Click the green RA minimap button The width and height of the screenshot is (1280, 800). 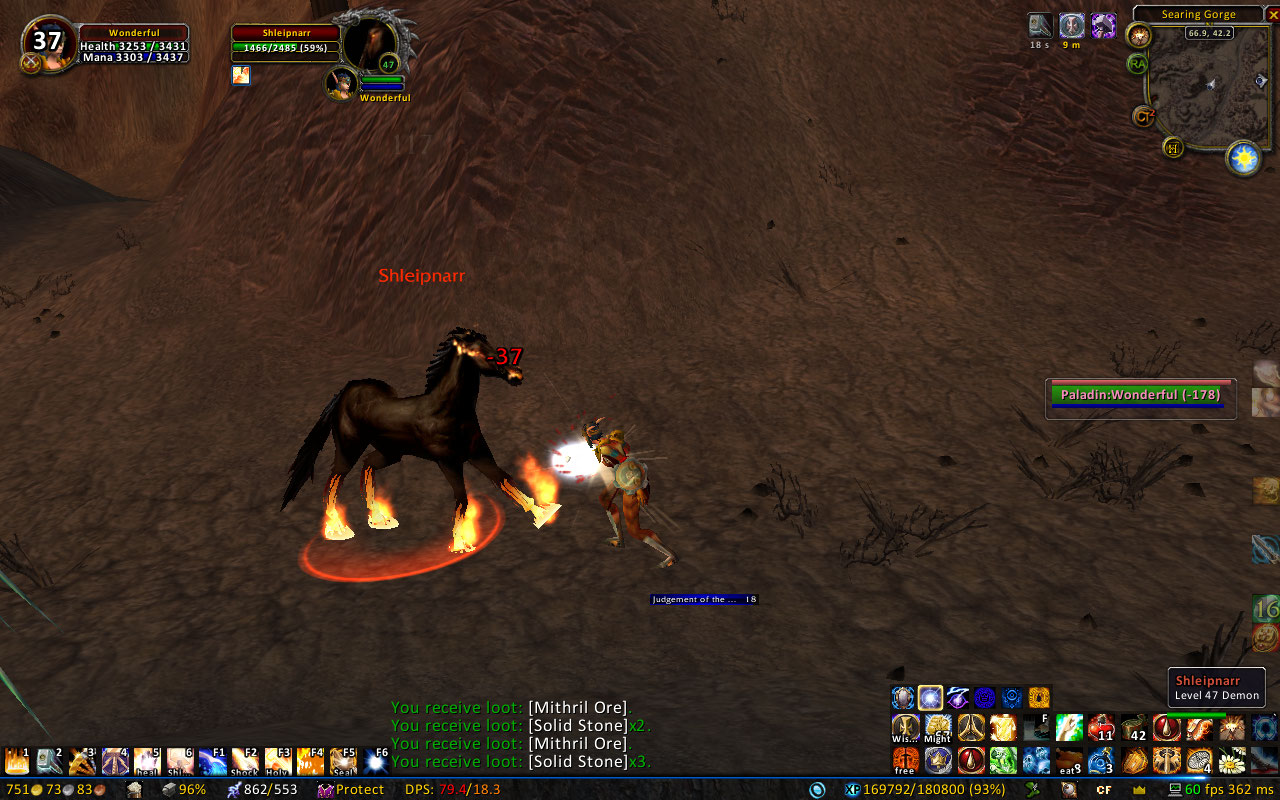coord(1137,64)
